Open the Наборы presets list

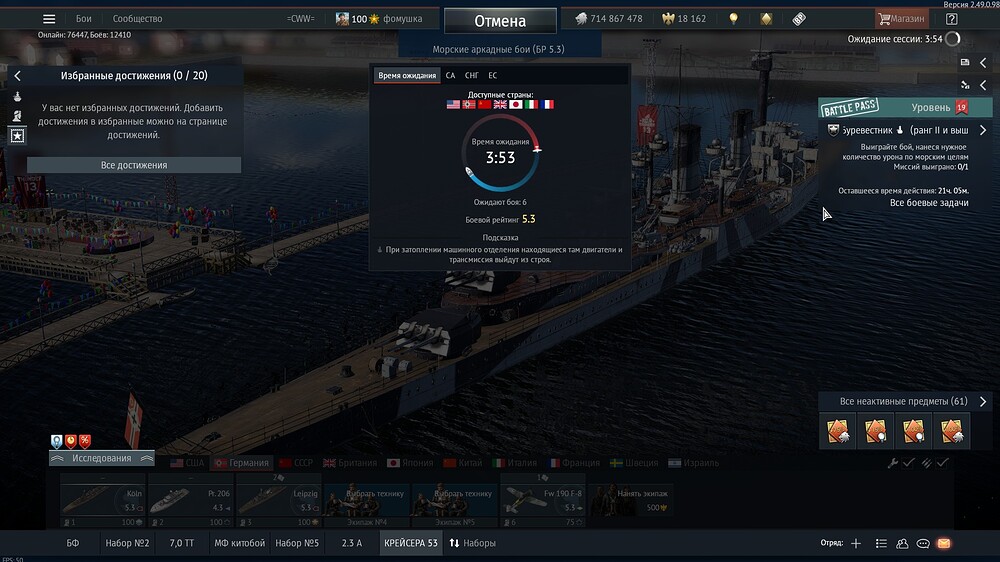(x=472, y=543)
